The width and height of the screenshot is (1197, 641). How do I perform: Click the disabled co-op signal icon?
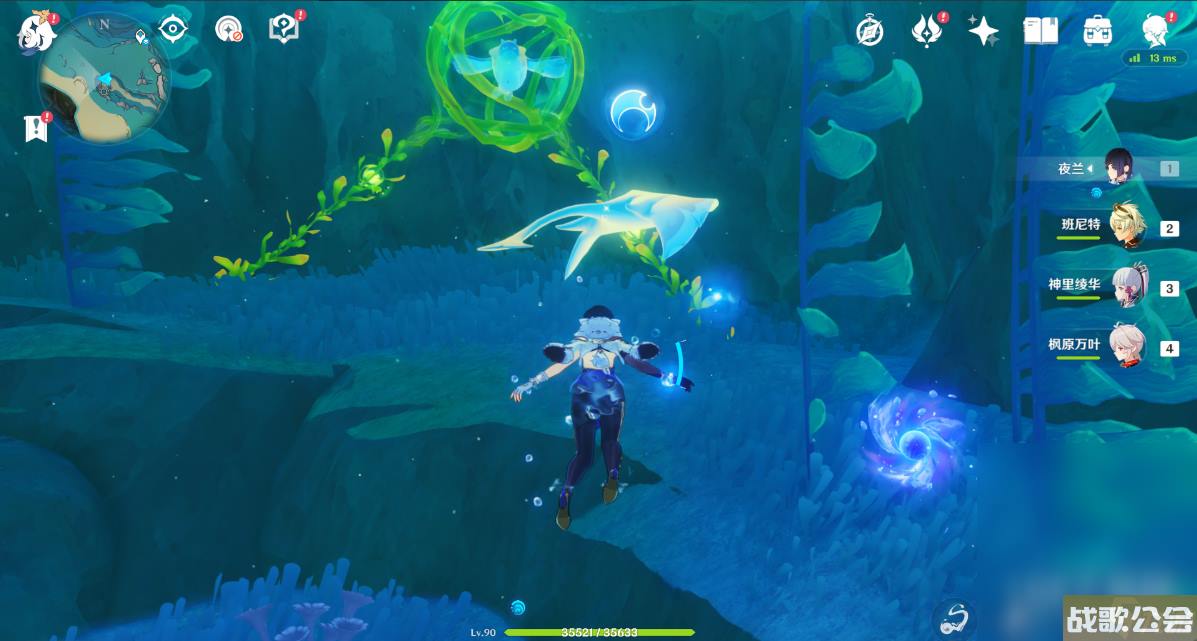click(229, 29)
